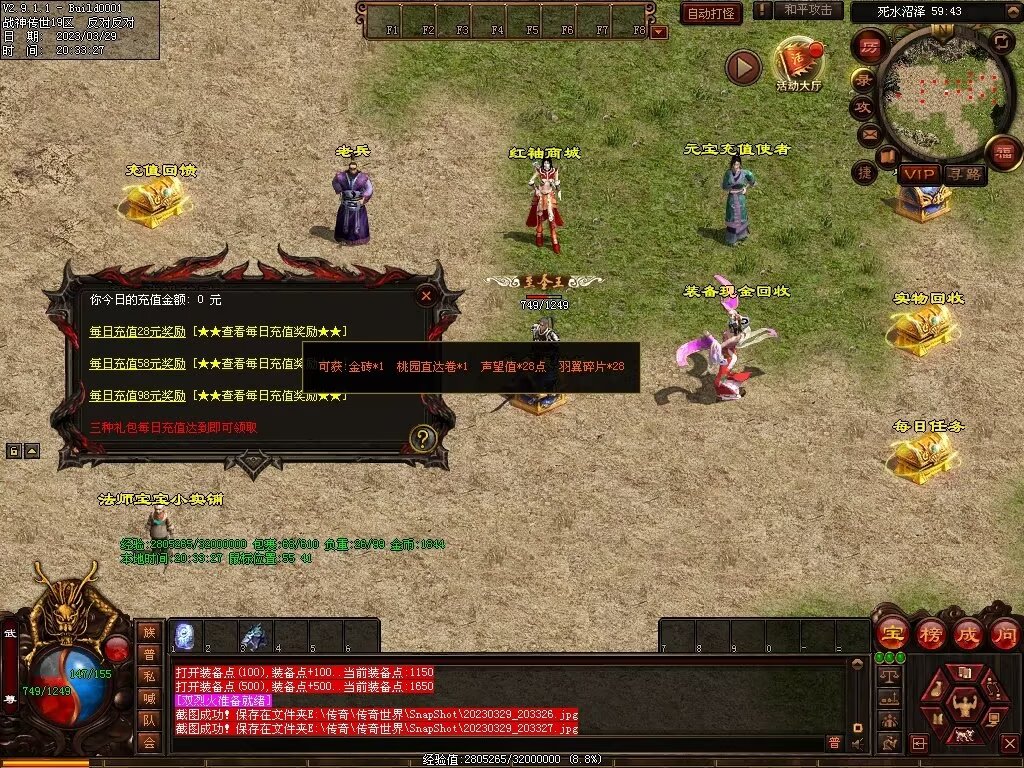The width and height of the screenshot is (1024, 768).
Task: Toggle the 自动打怪 auto-fight button
Action: [711, 13]
